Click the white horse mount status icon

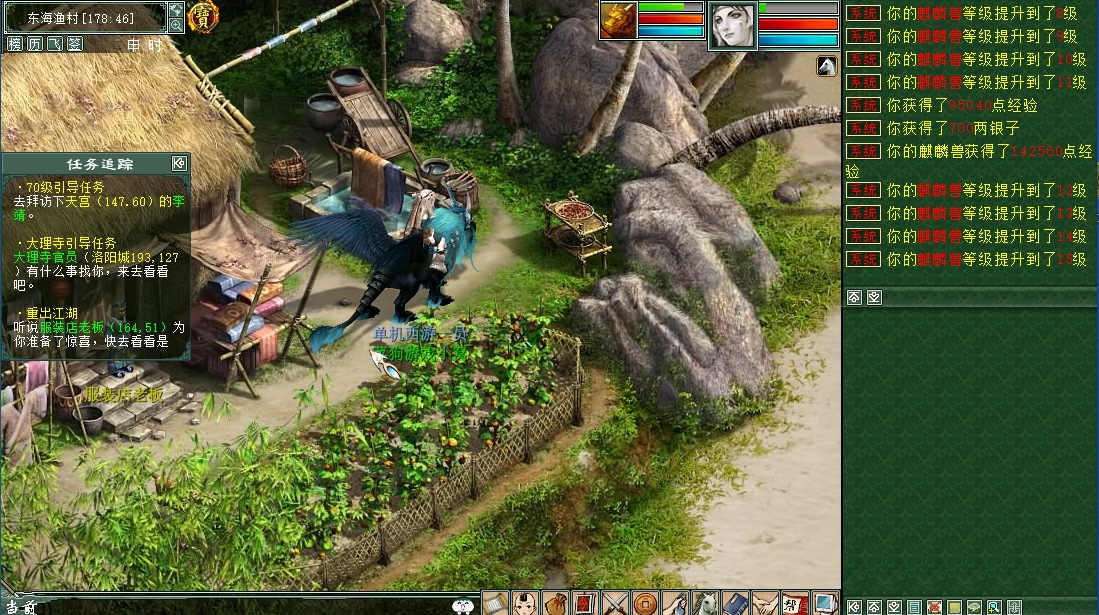point(826,66)
